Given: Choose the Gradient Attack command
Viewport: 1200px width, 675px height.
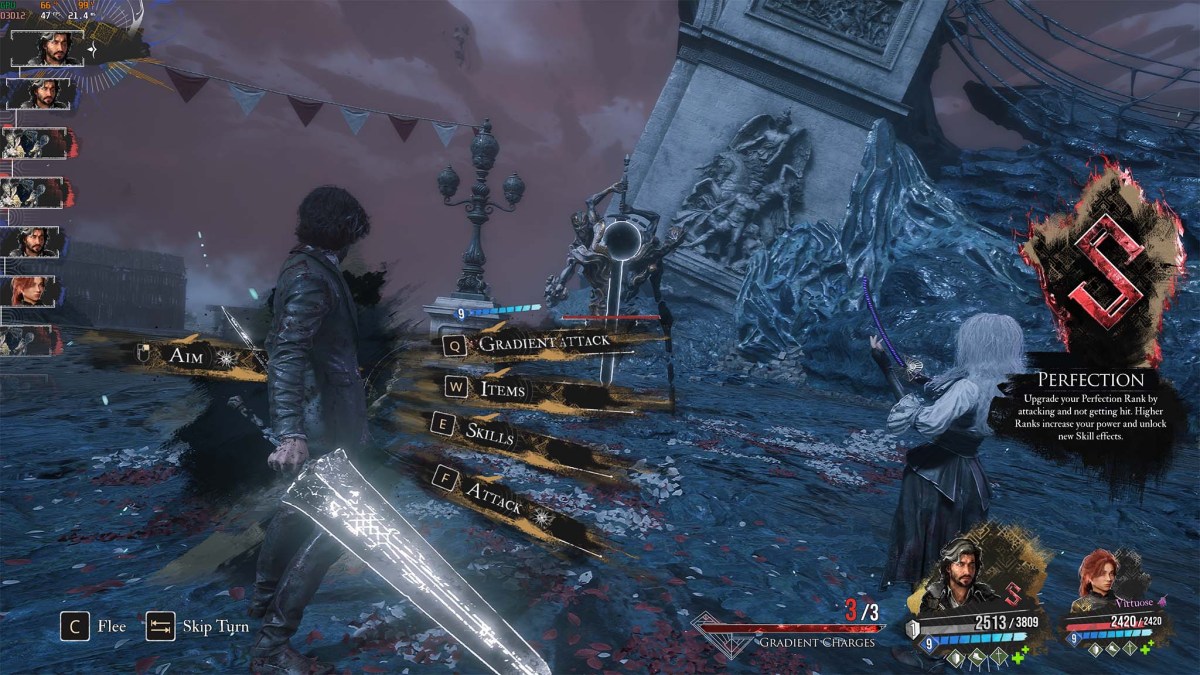Looking at the screenshot, I should pyautogui.click(x=544, y=343).
